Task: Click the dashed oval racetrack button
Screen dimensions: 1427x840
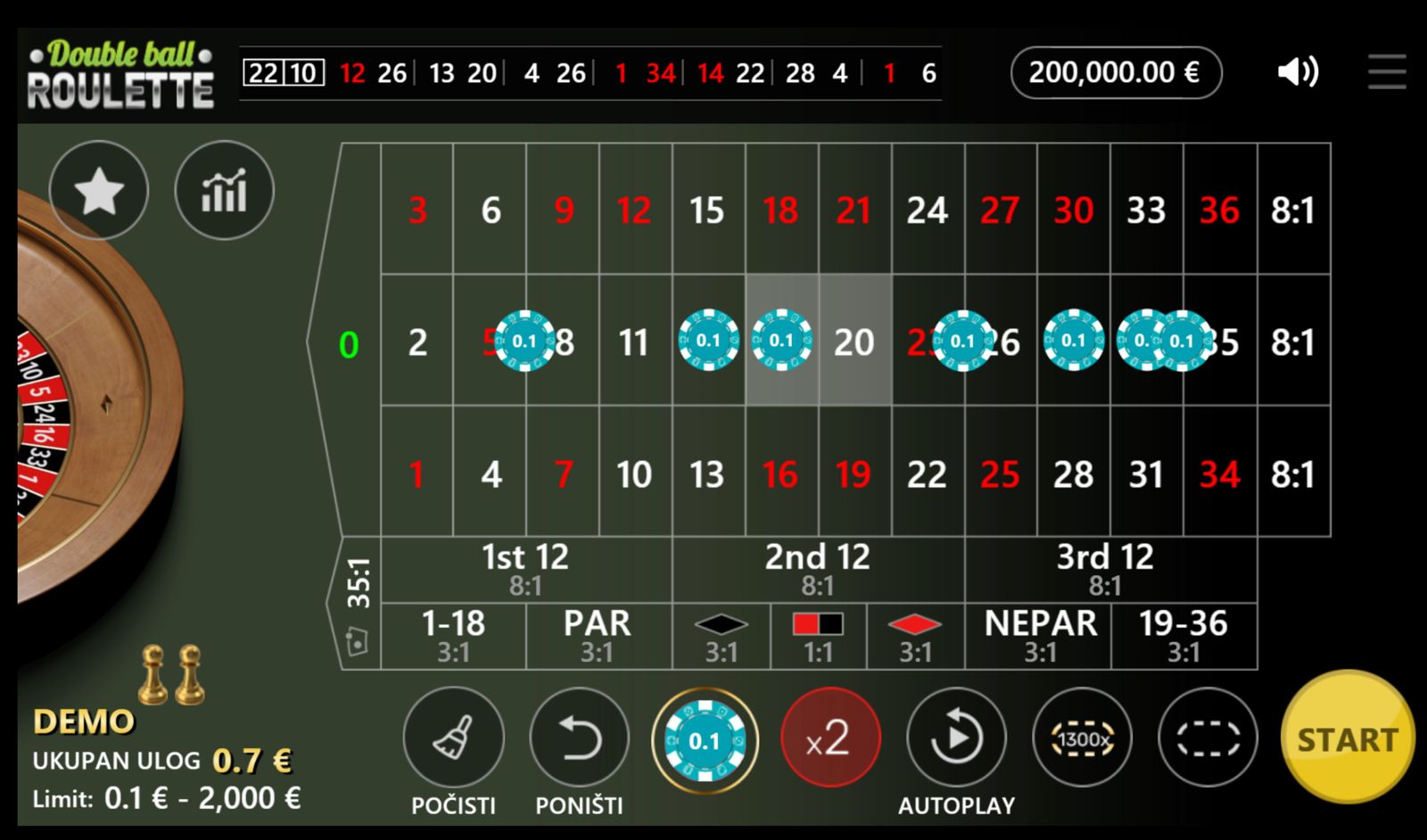Action: (x=1208, y=738)
